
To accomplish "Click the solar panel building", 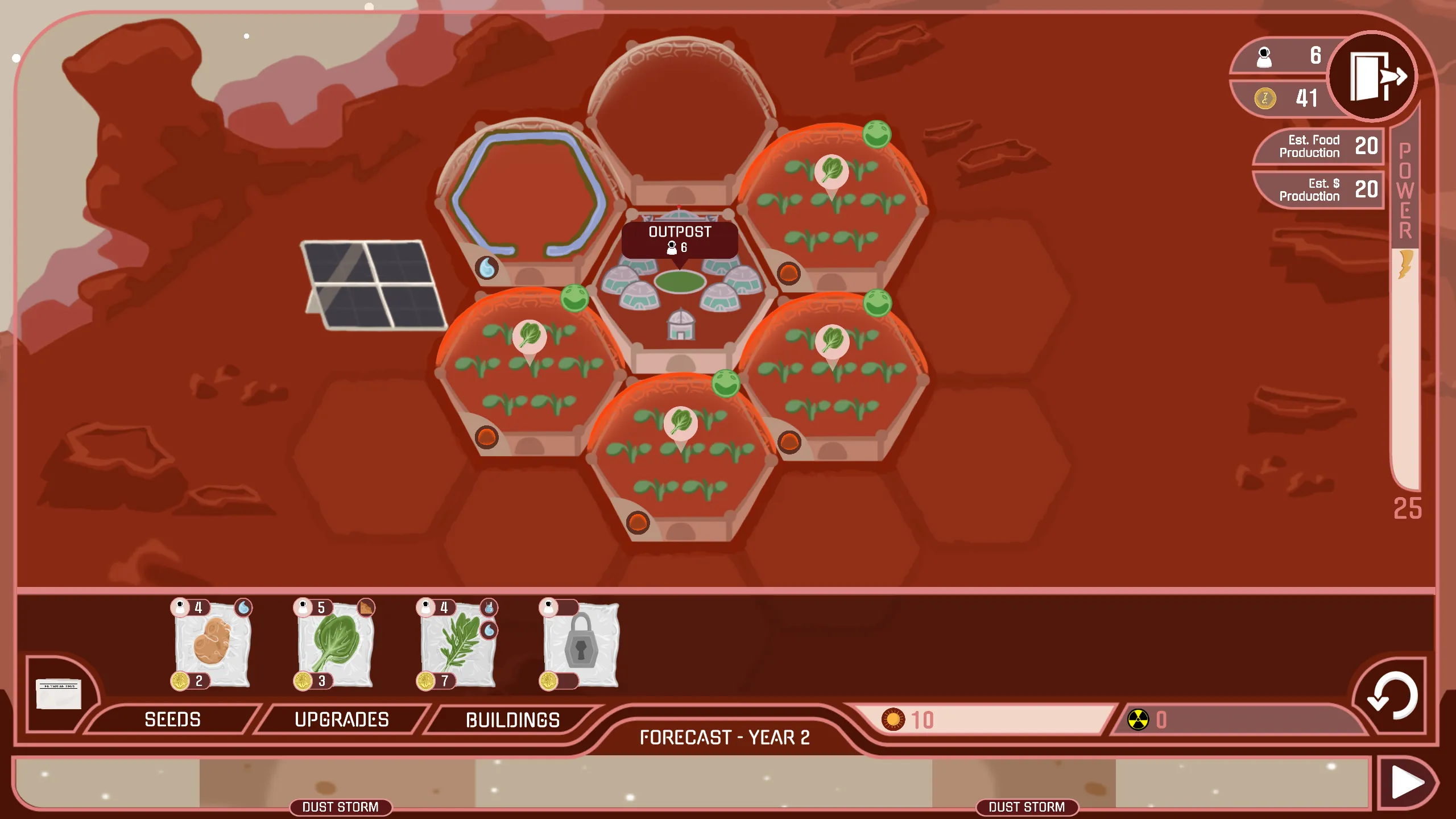I will [x=374, y=284].
